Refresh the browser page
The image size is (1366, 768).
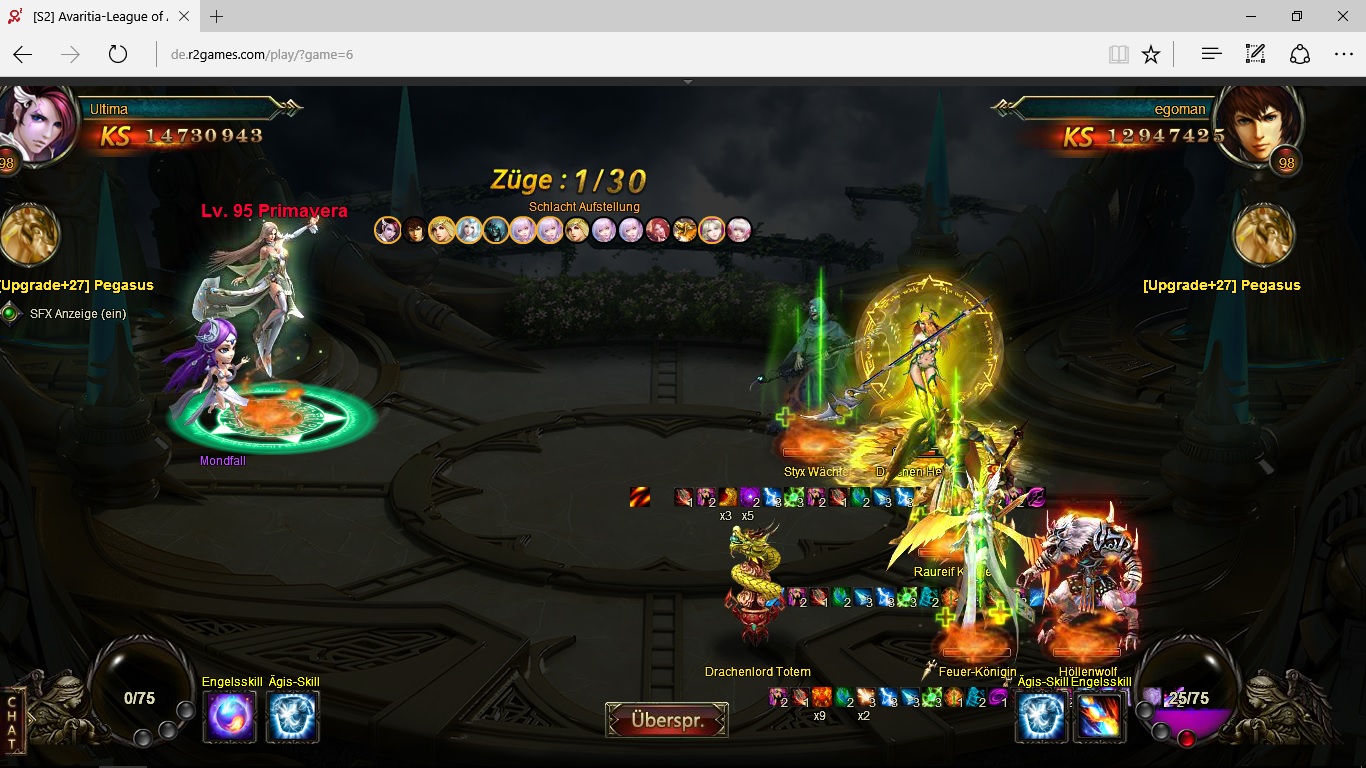pyautogui.click(x=118, y=54)
